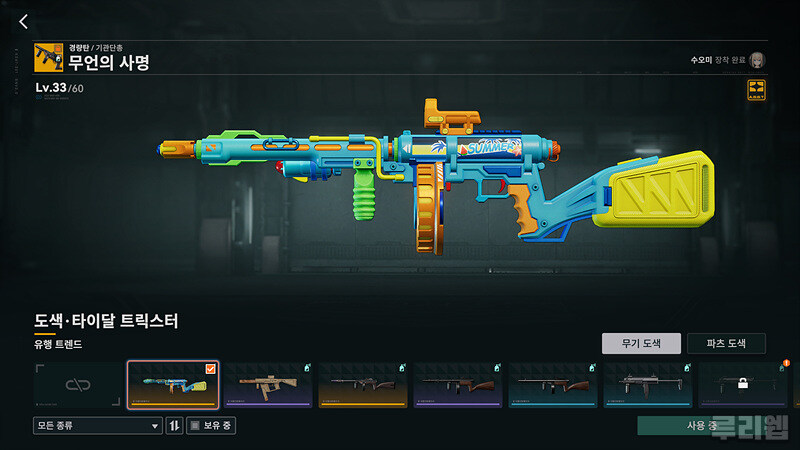The width and height of the screenshot is (800, 450).
Task: Select the equipped colorful toy-gun skin thumbnail
Action: pos(173,385)
